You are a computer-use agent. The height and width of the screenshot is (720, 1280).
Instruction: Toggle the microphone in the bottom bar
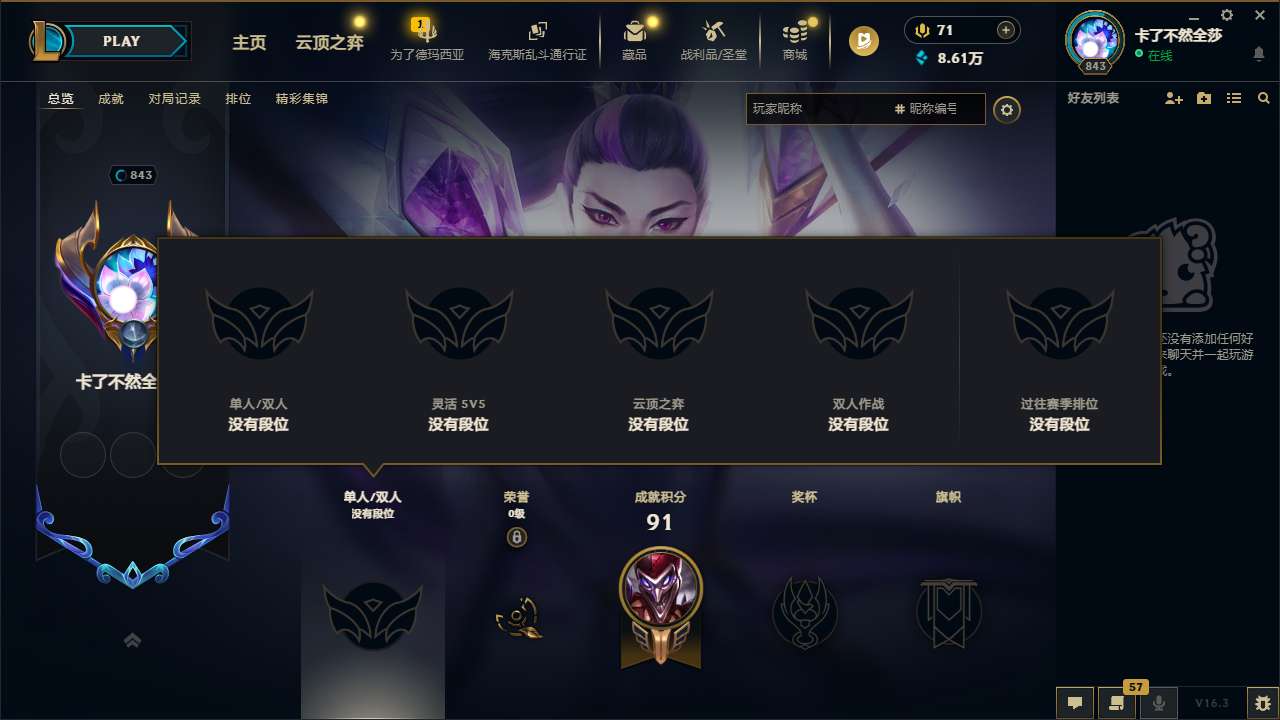(1158, 703)
